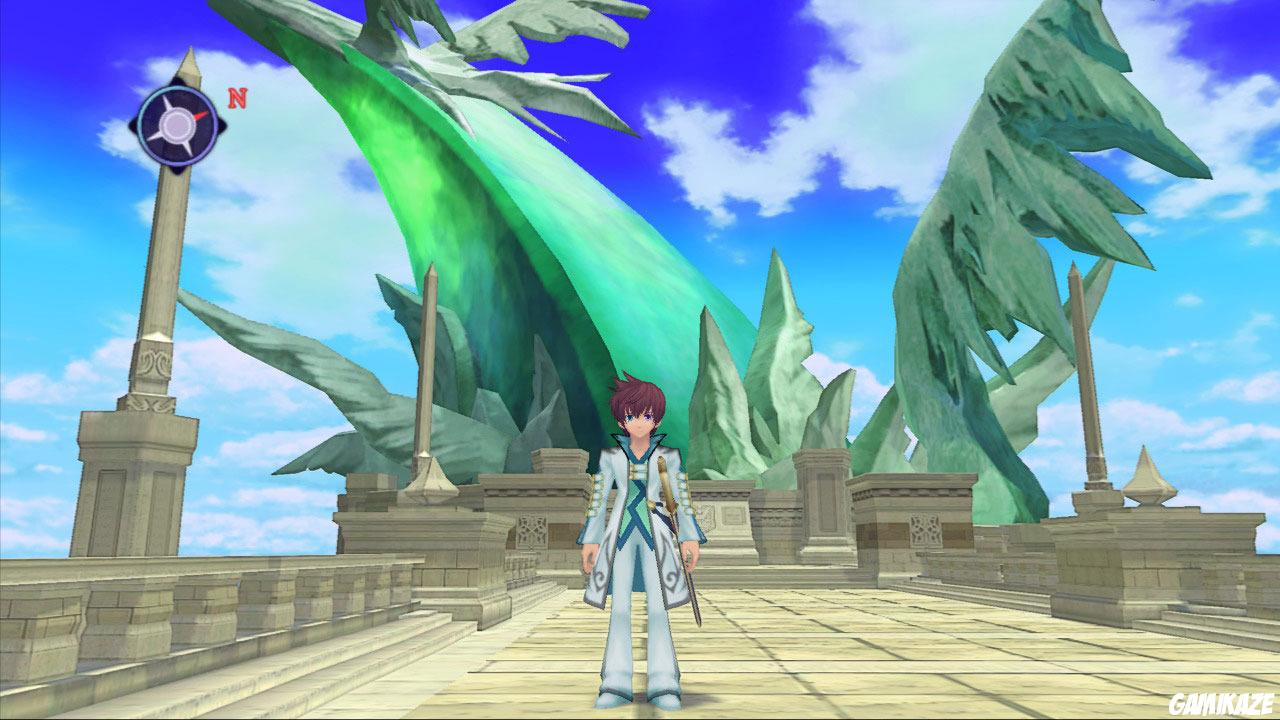This screenshot has width=1280, height=720.
Task: Click the GAMIKAZE watermark text
Action: [1222, 706]
